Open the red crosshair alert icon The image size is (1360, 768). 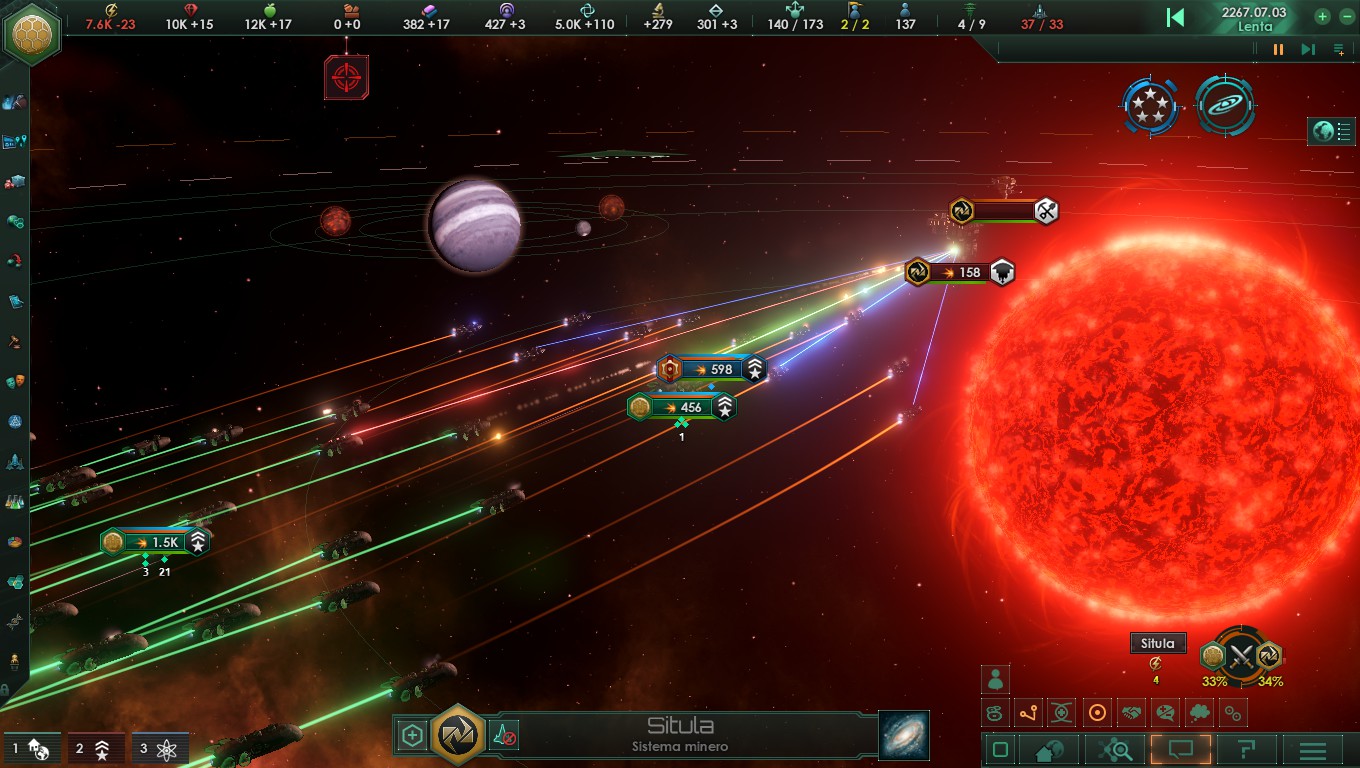pyautogui.click(x=346, y=77)
